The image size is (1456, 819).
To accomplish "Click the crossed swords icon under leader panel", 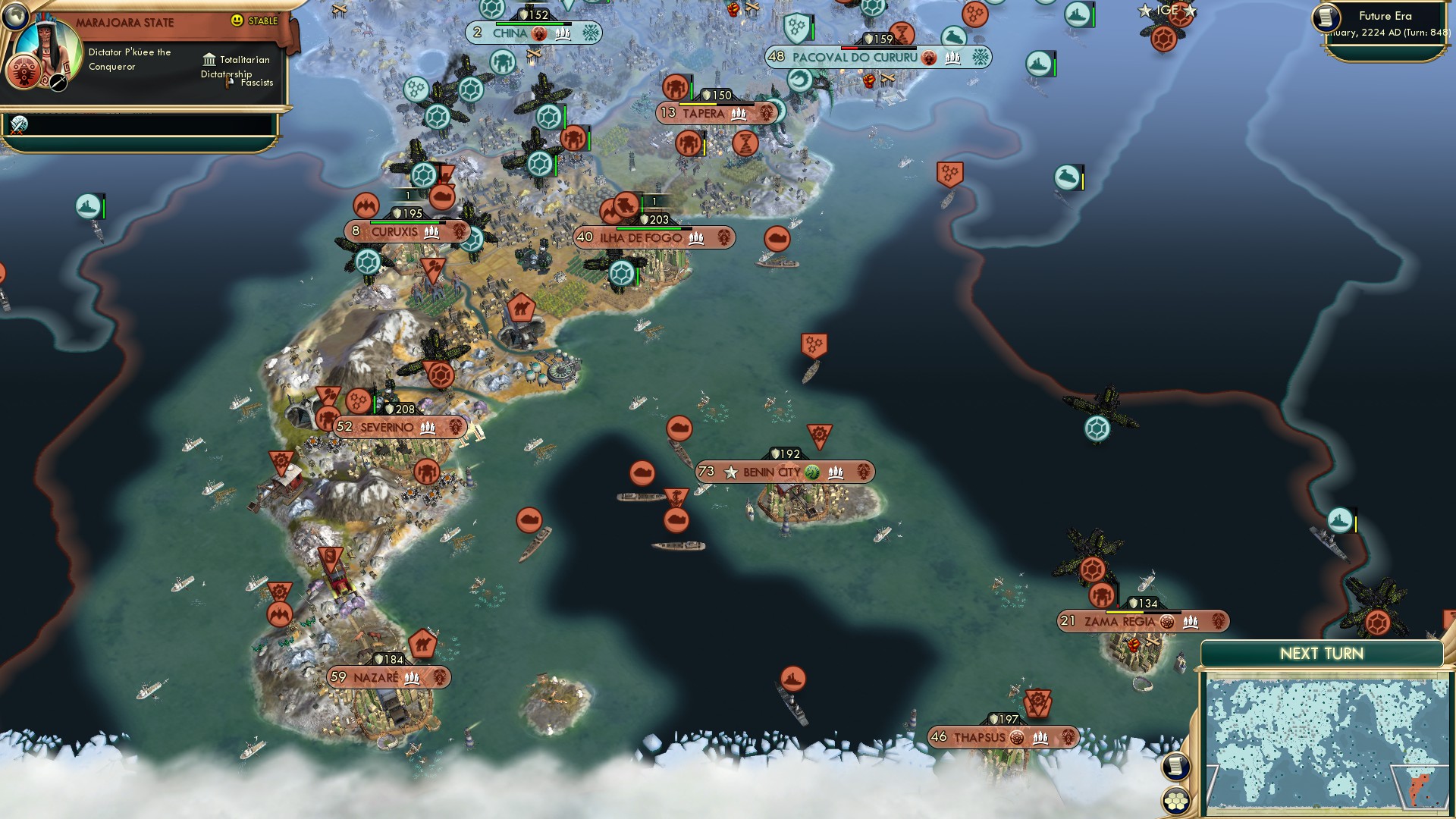I will (19, 125).
